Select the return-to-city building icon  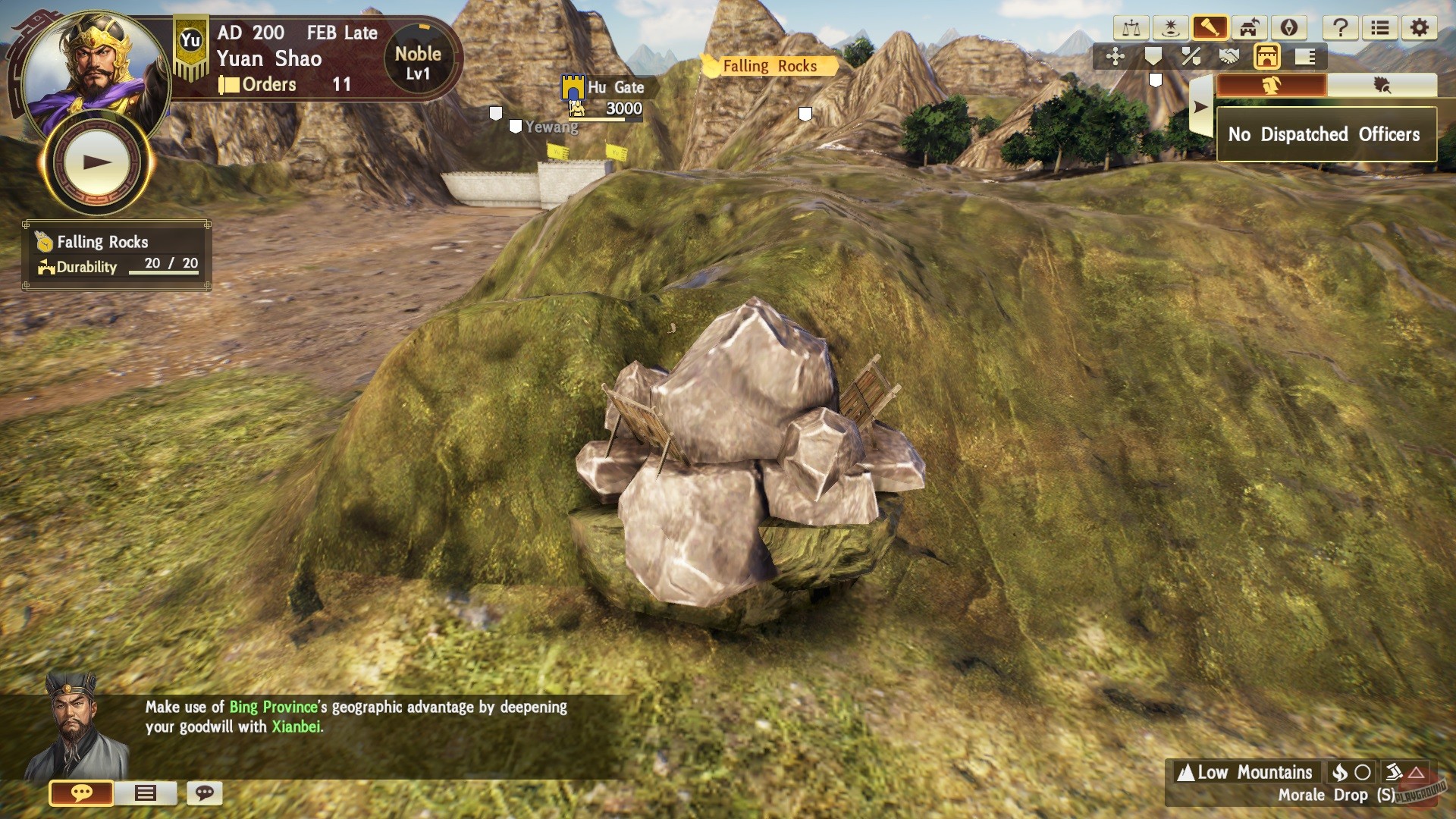pyautogui.click(x=1250, y=28)
